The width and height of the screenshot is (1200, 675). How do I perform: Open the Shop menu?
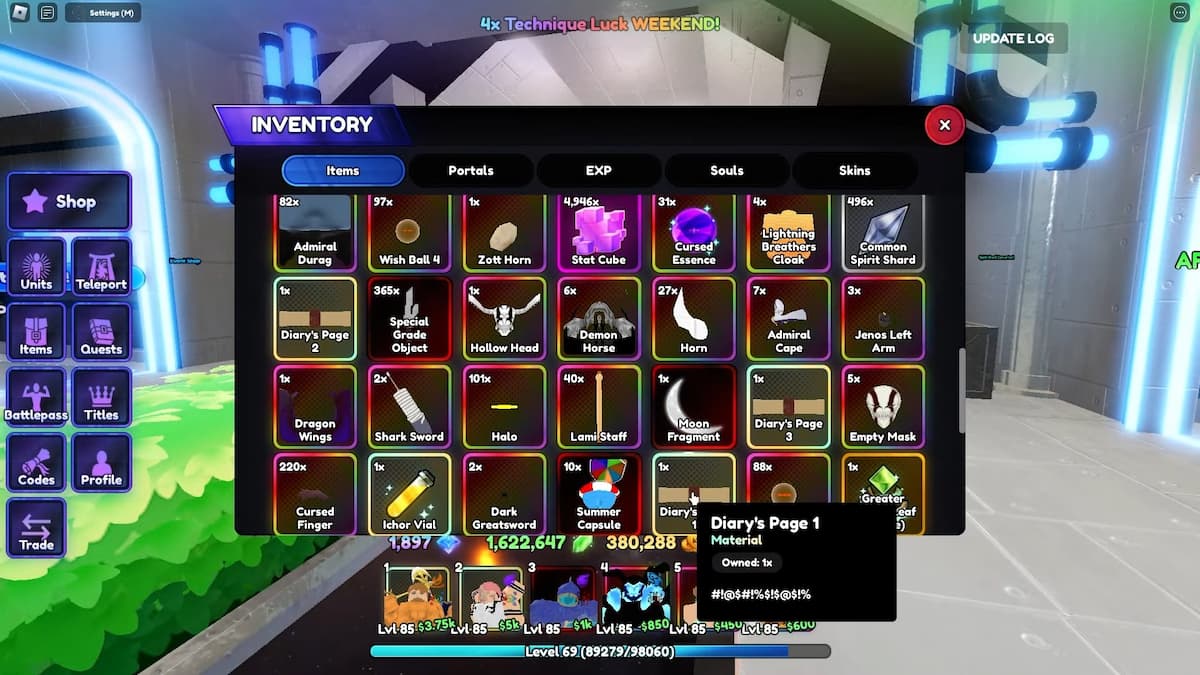69,201
